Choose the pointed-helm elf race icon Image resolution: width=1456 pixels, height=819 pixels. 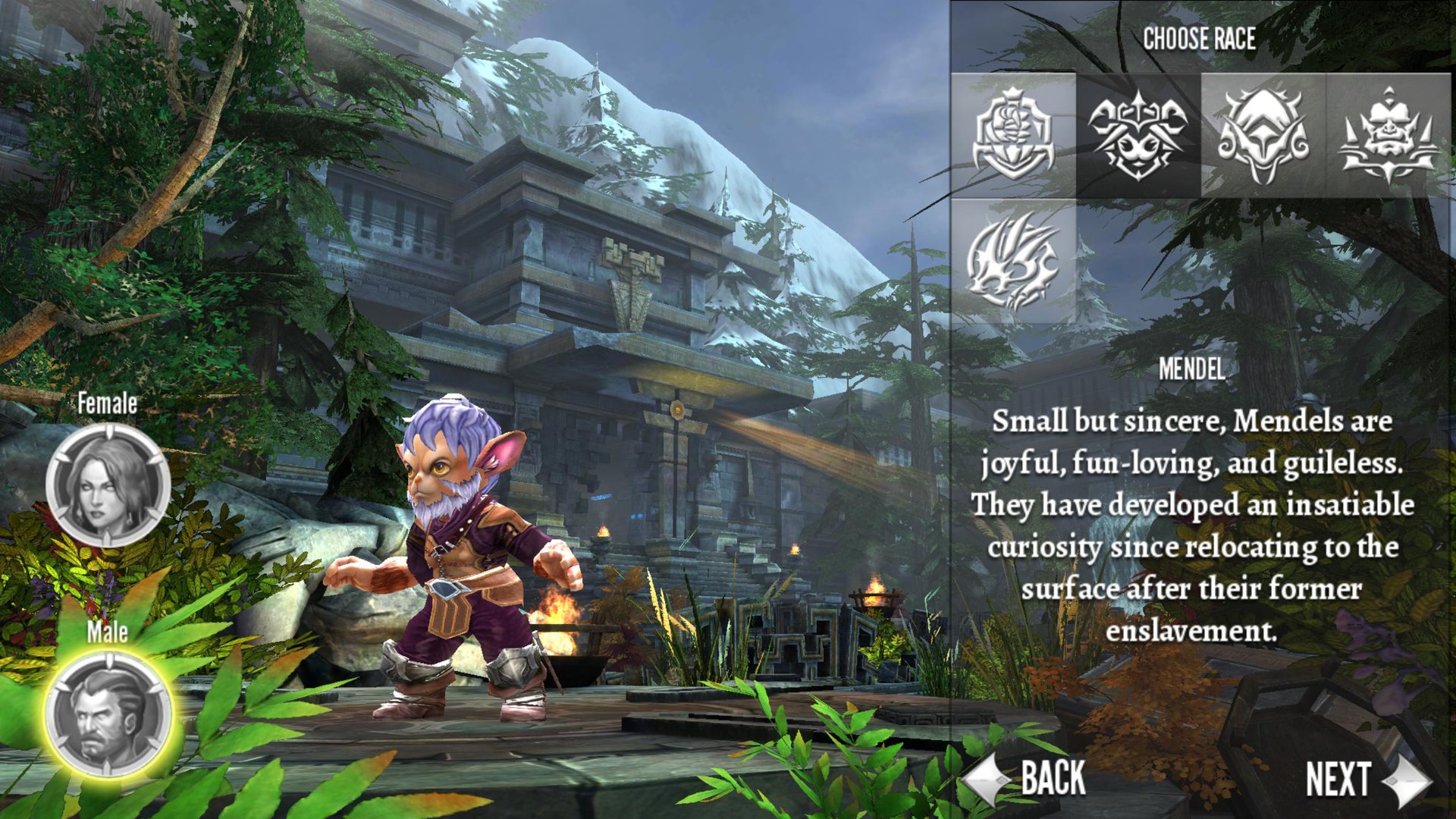coord(1263,136)
